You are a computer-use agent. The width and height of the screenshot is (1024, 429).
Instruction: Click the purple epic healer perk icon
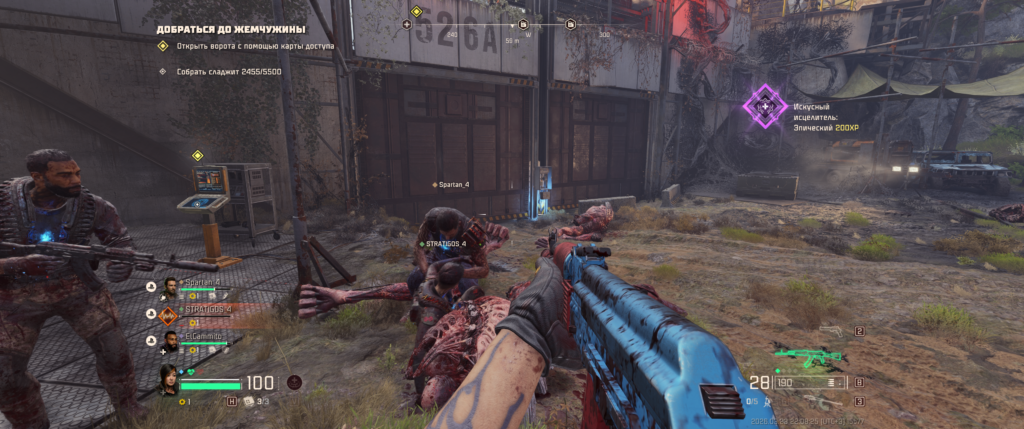[766, 106]
